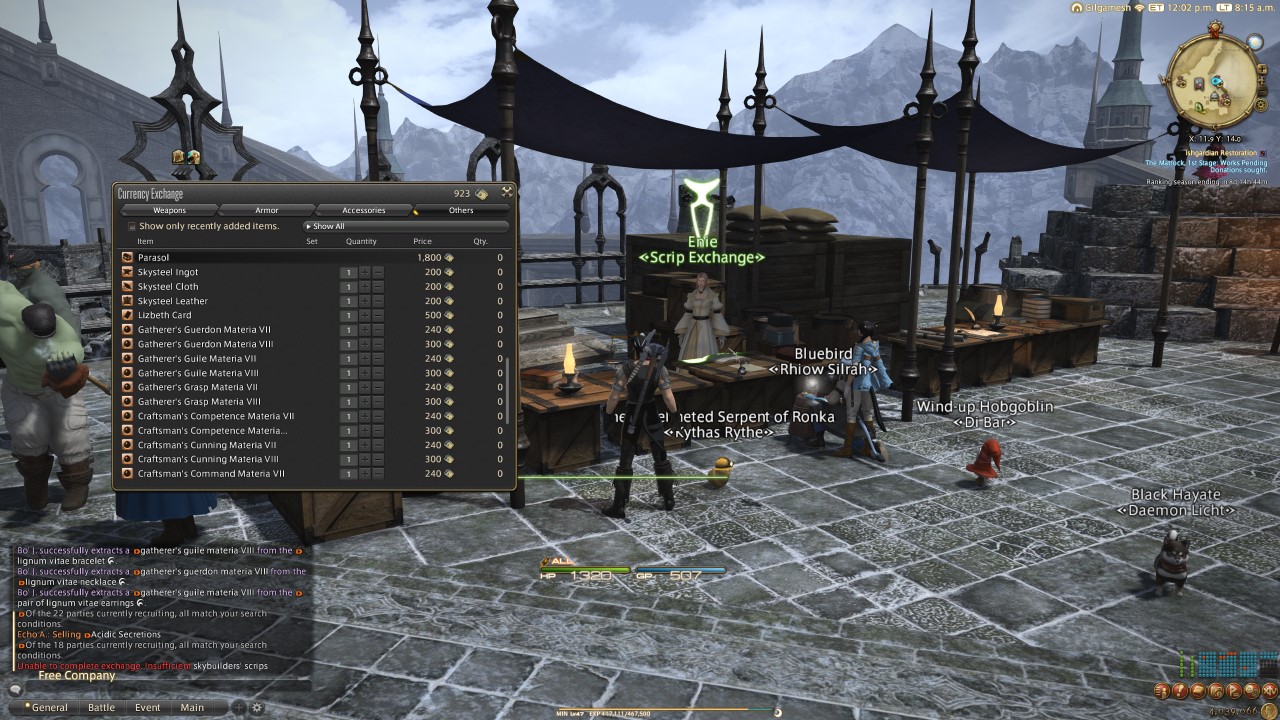Enable Show only recently added items
Screen dimensions: 1280x720
tap(130, 226)
